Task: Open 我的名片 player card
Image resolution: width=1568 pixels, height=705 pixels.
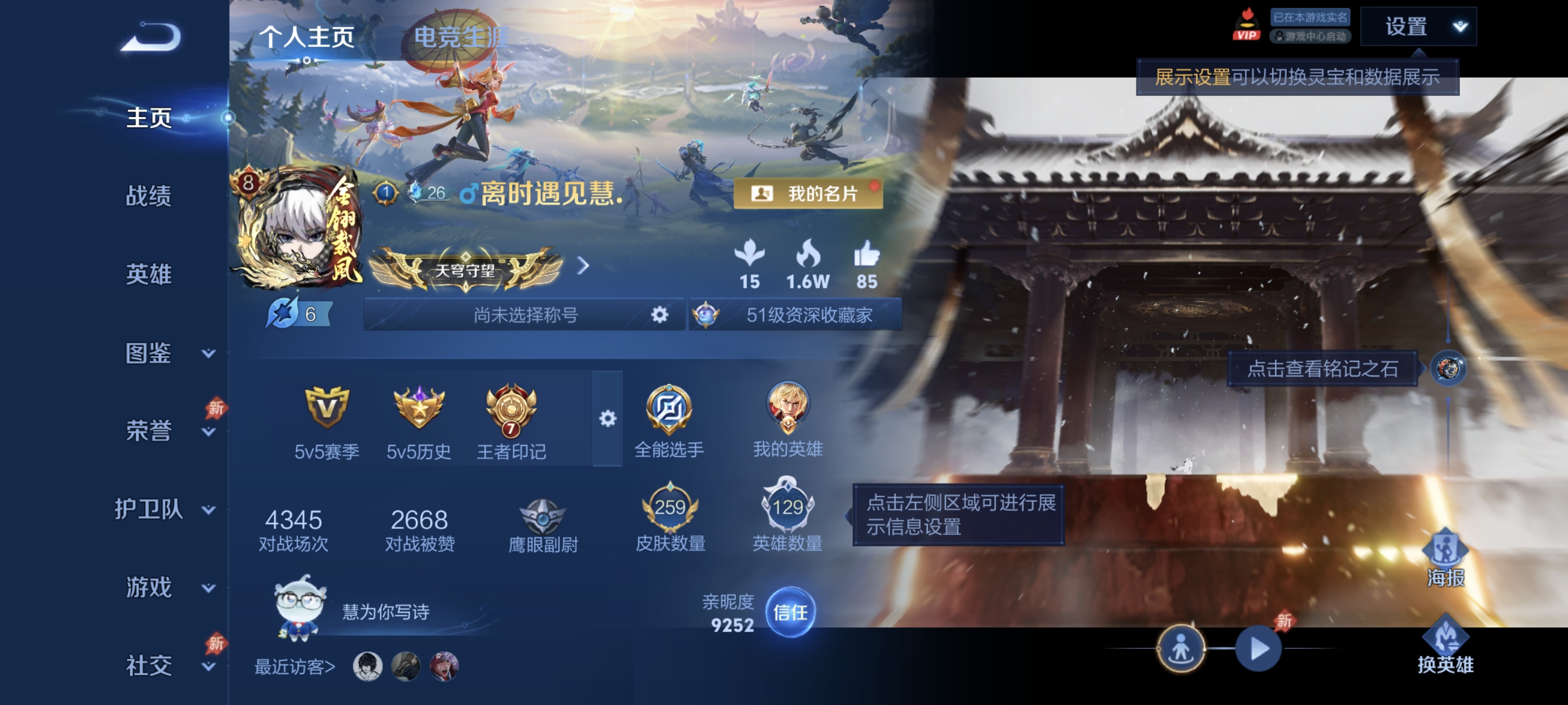Action: [x=809, y=194]
